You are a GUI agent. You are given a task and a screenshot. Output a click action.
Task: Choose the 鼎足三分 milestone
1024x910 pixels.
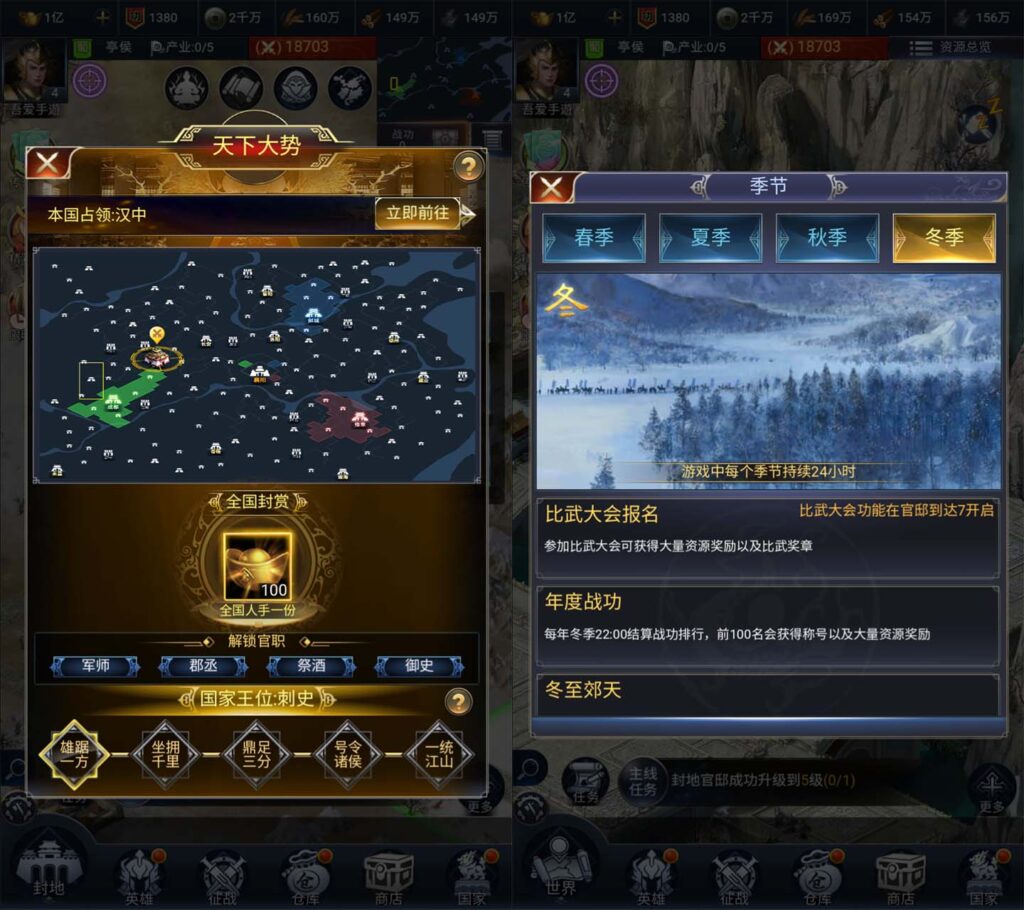[x=257, y=754]
